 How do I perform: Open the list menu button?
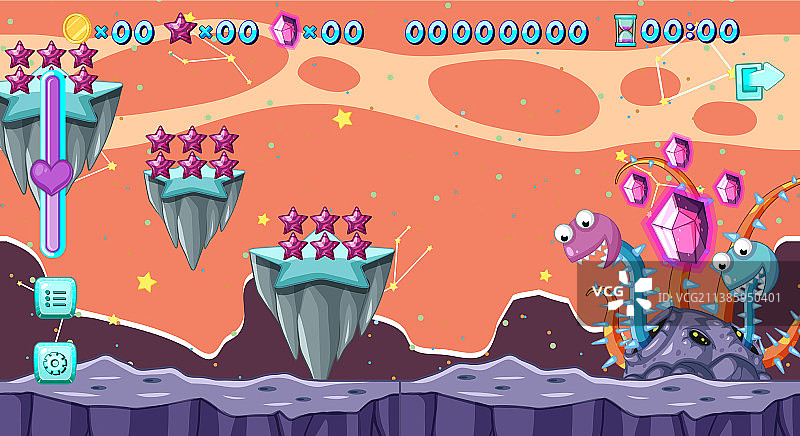(55, 297)
